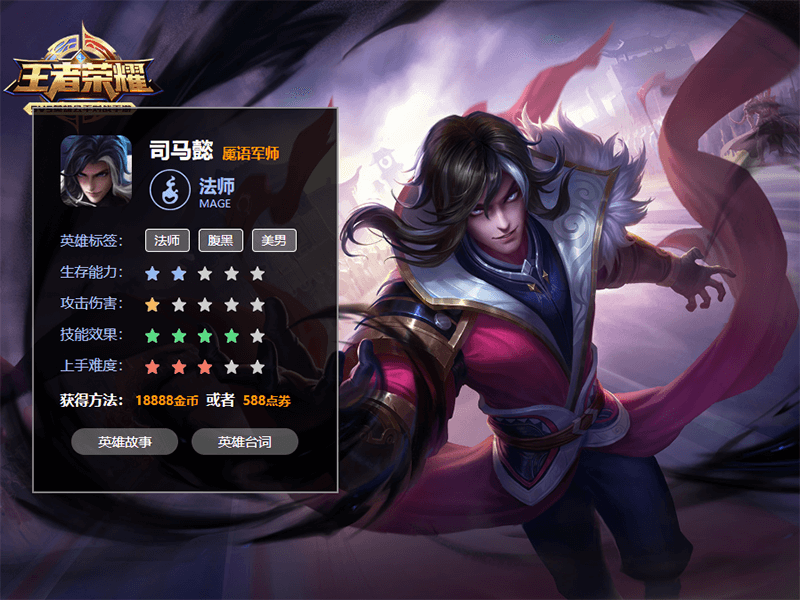Select the 美男 hero tag
The height and width of the screenshot is (600, 800).
point(273,240)
